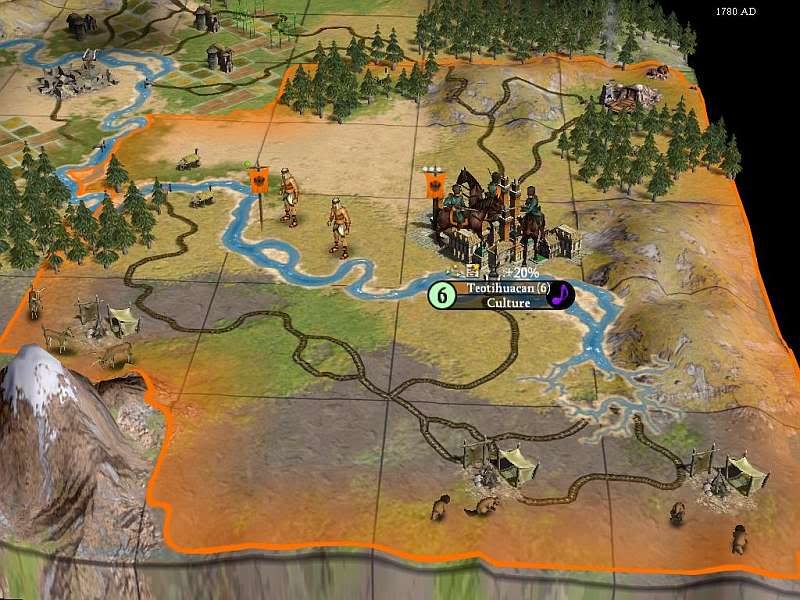Click Teotihuacan's green population circle

coord(441,296)
